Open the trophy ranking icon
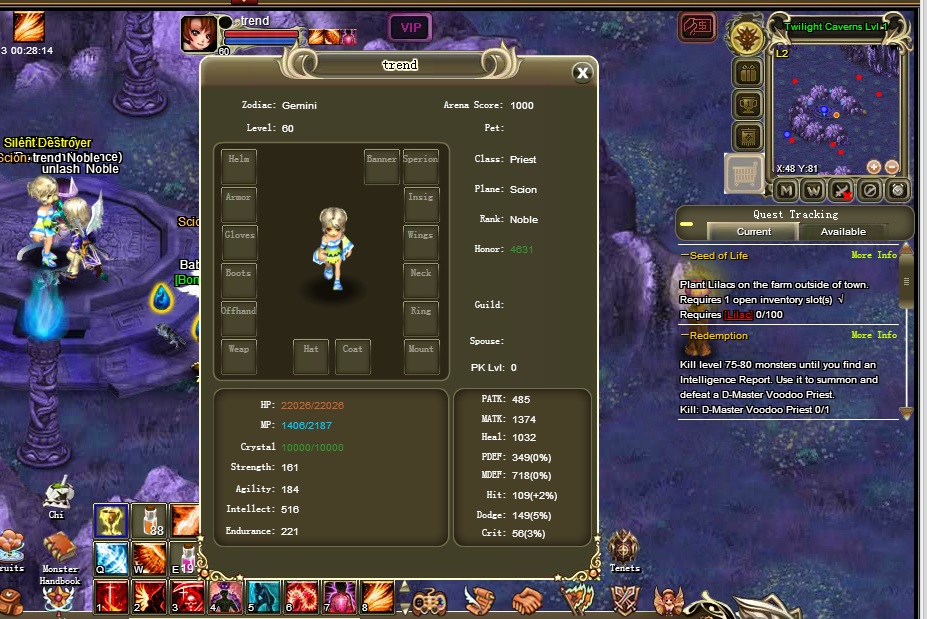The width and height of the screenshot is (927, 619). pyautogui.click(x=747, y=105)
